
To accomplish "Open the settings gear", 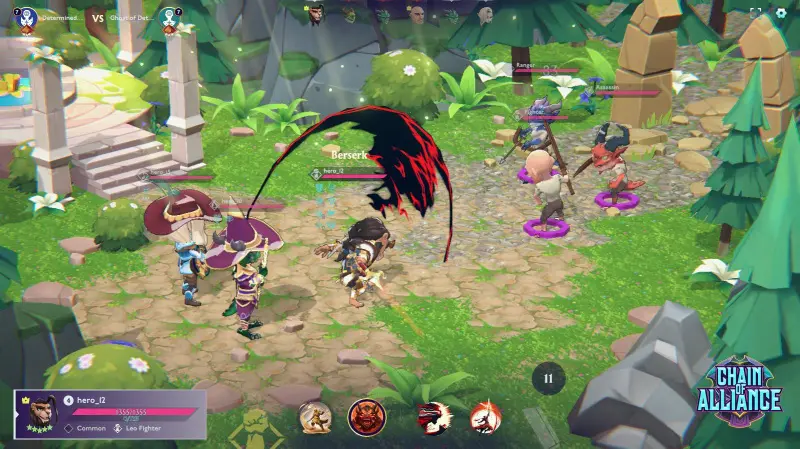I will (x=782, y=13).
